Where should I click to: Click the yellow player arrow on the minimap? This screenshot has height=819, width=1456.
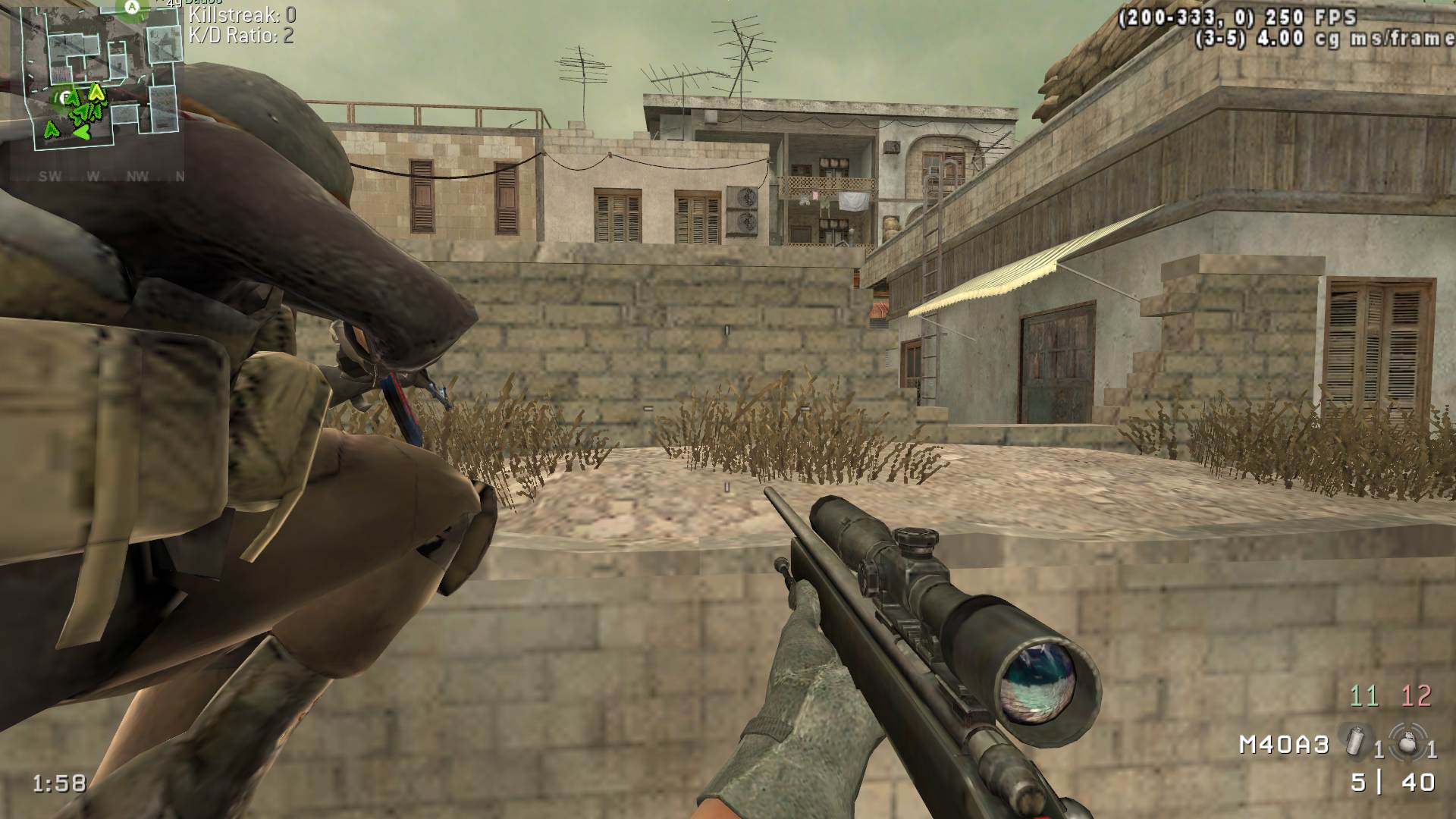96,93
